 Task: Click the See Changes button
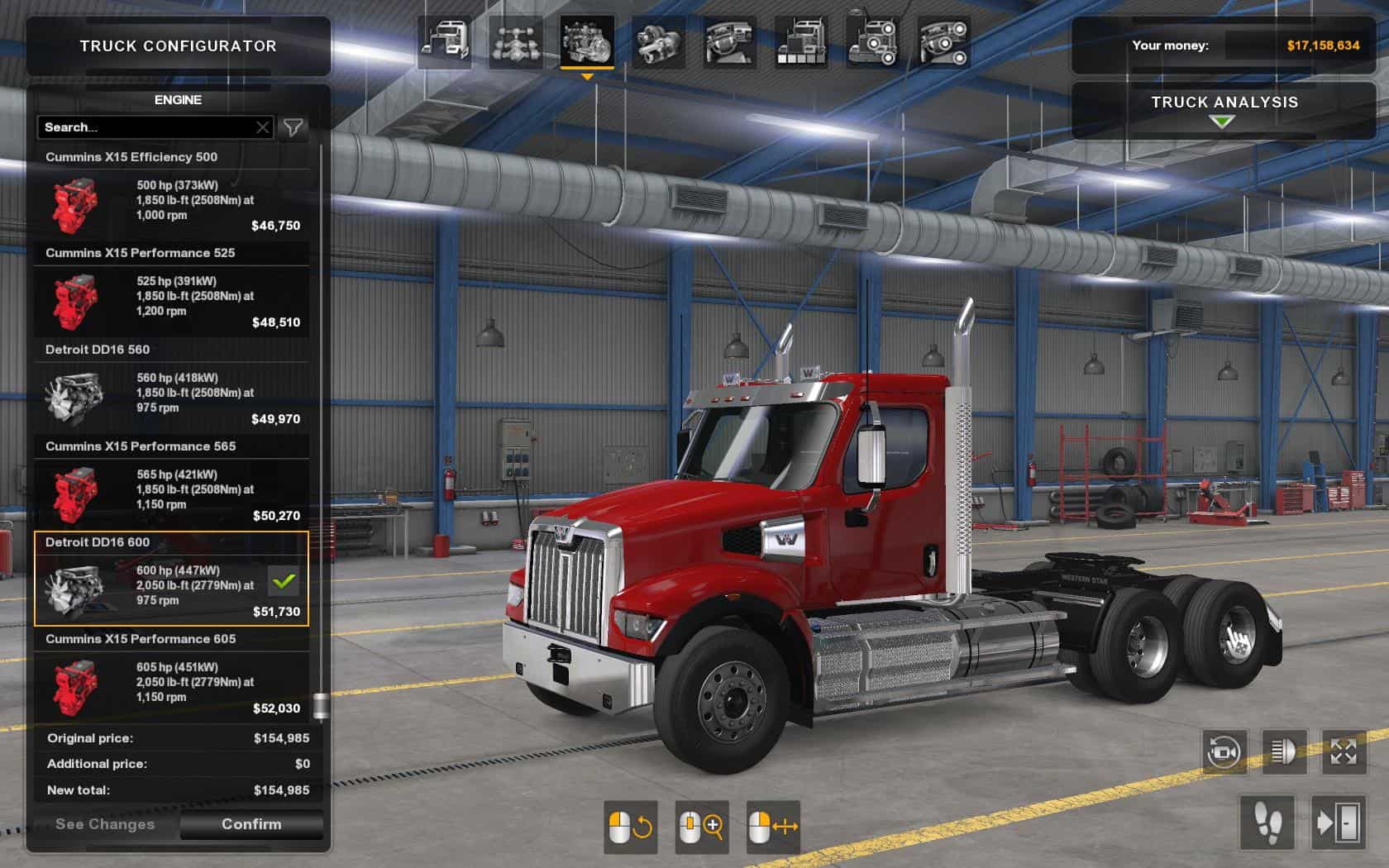click(105, 824)
